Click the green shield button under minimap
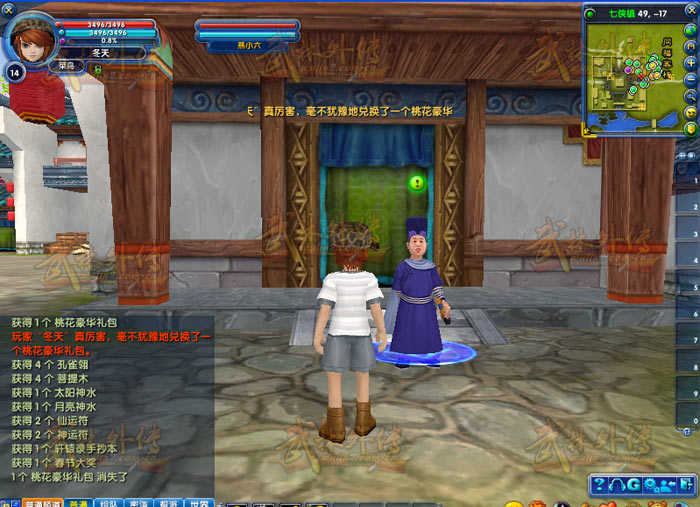The width and height of the screenshot is (700, 507). click(x=690, y=129)
